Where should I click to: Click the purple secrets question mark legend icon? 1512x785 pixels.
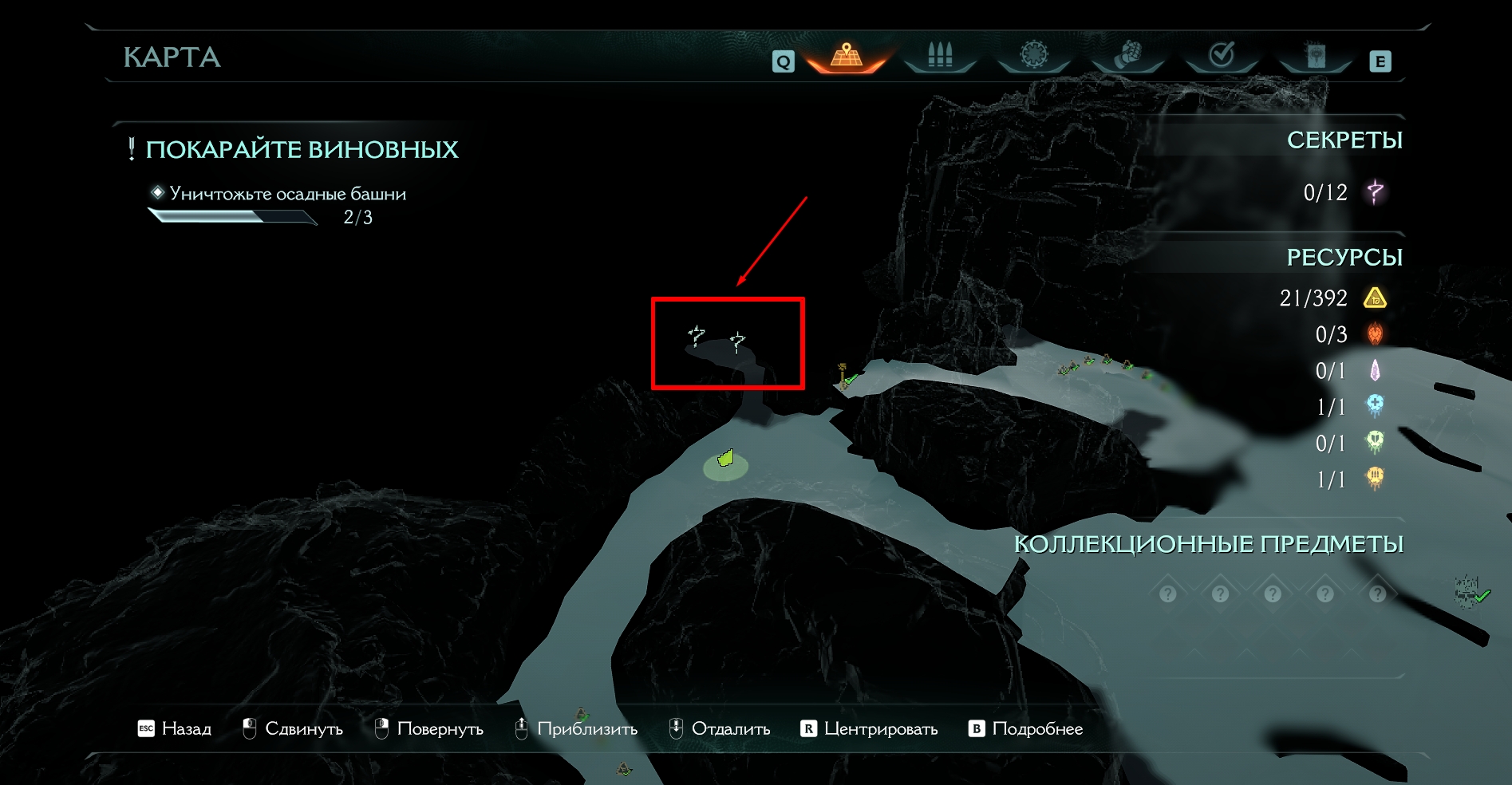1375,192
